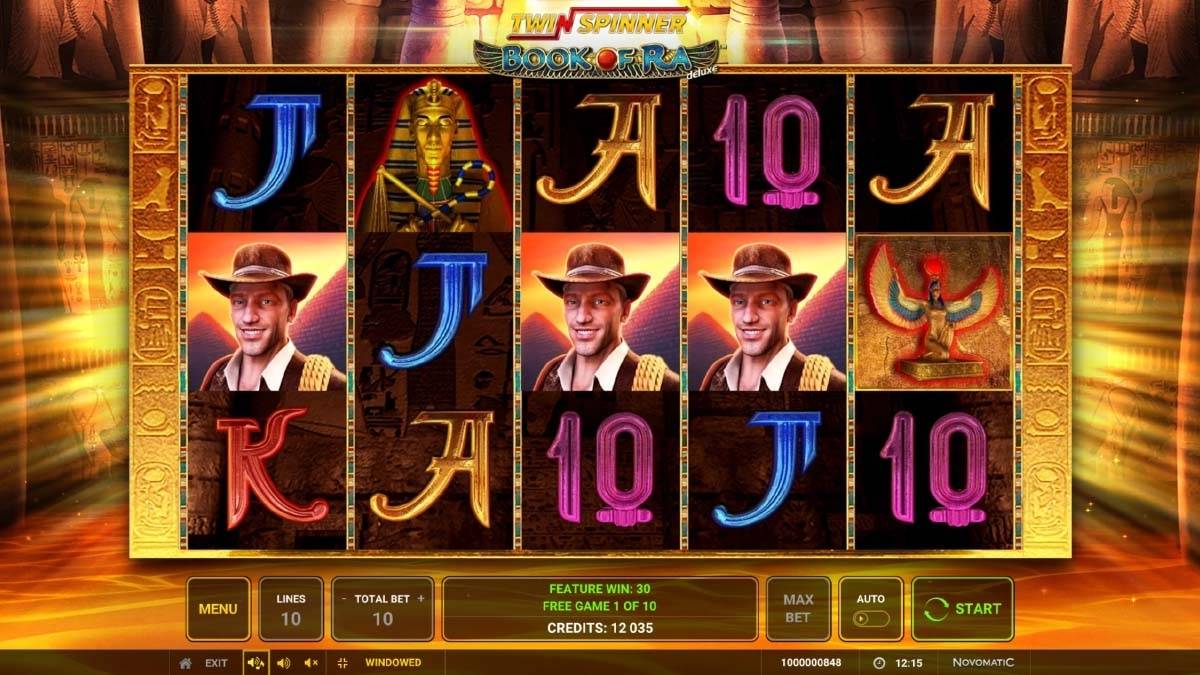Image resolution: width=1200 pixels, height=675 pixels.
Task: Mute sound with crossed speaker icon
Action: [x=311, y=663]
